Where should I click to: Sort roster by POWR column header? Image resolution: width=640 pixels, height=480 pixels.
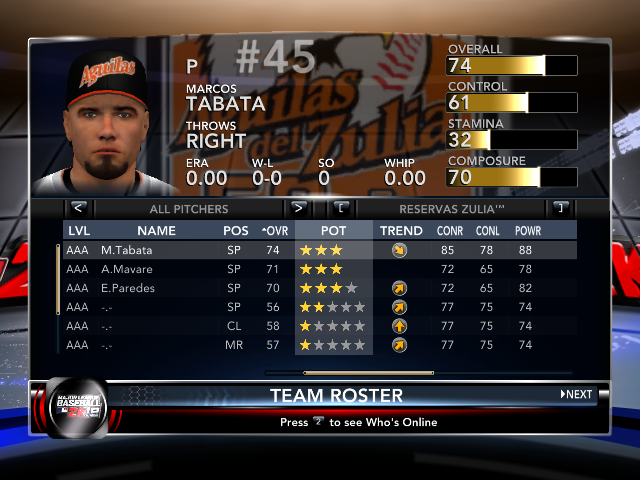coord(527,231)
